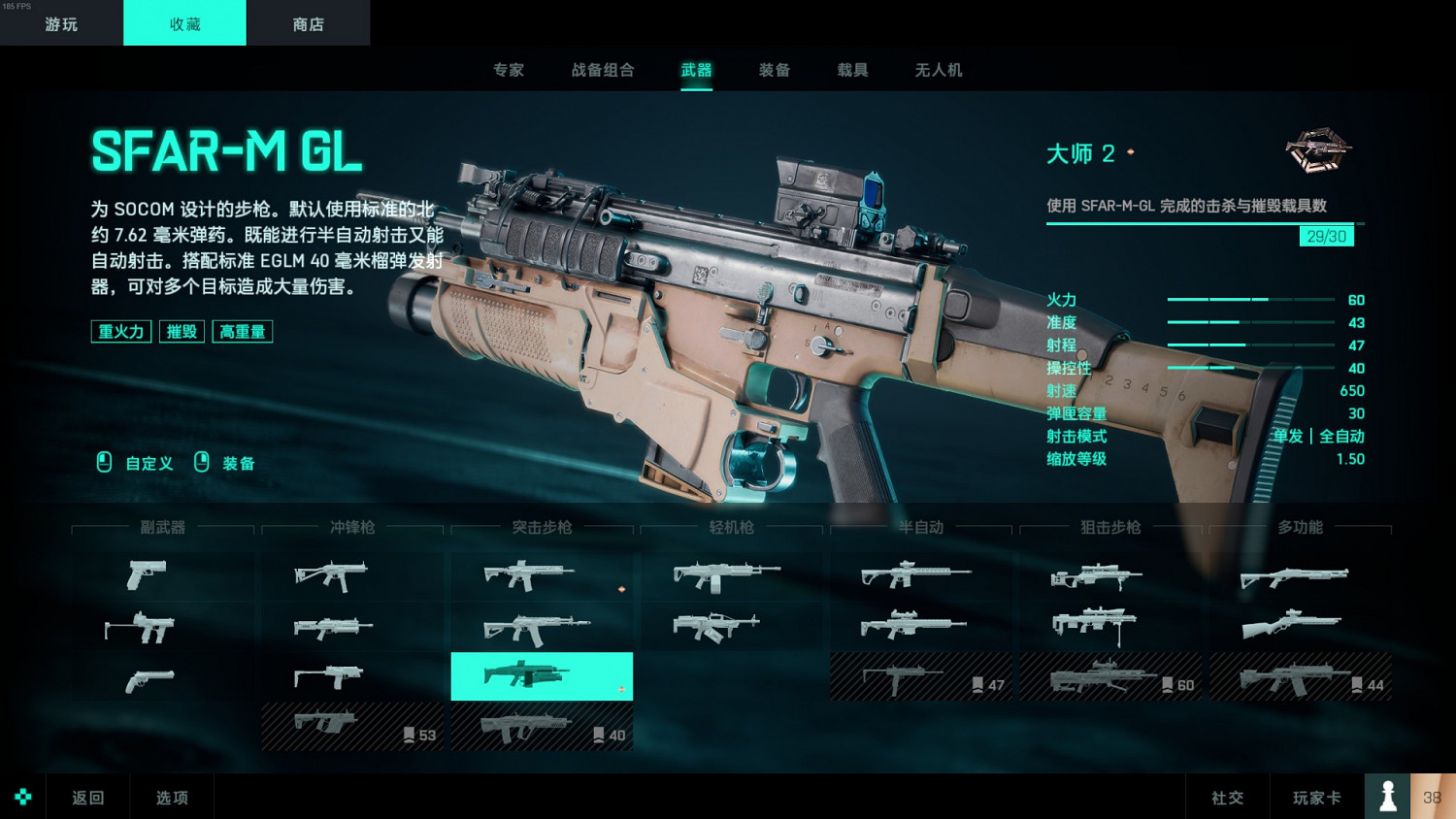Screen dimensions: 1456x819
Task: Click the 重火力 weapon trait tag
Action: (x=120, y=331)
